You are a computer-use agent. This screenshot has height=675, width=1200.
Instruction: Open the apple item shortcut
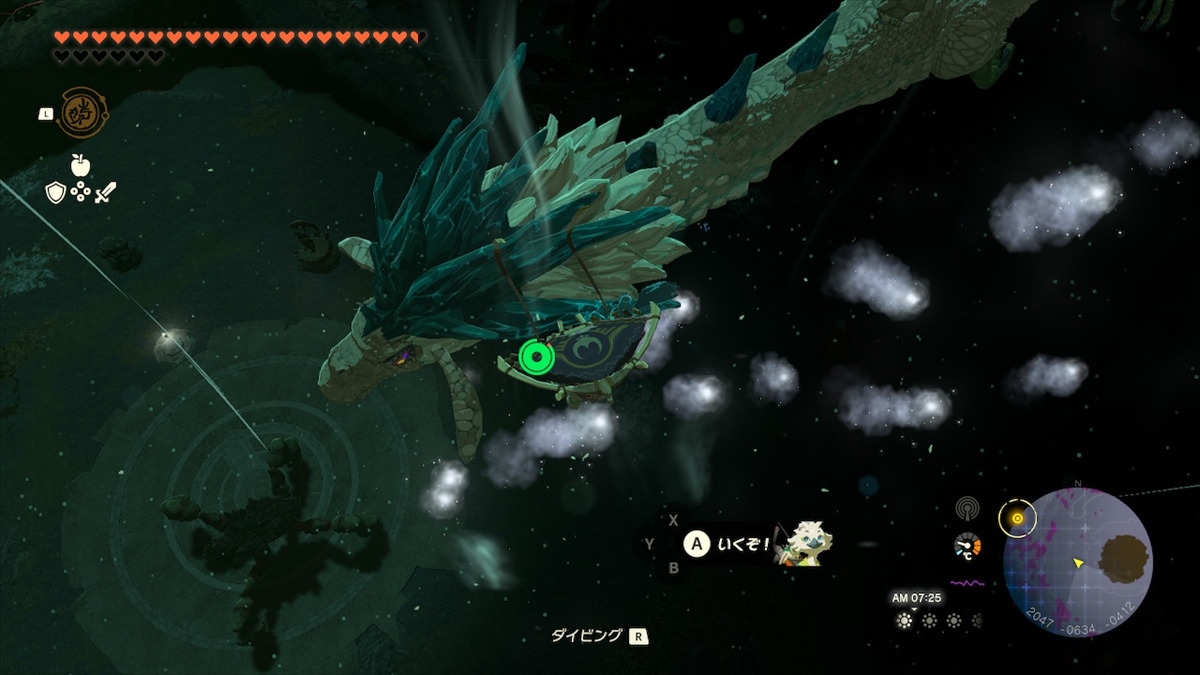(80, 165)
